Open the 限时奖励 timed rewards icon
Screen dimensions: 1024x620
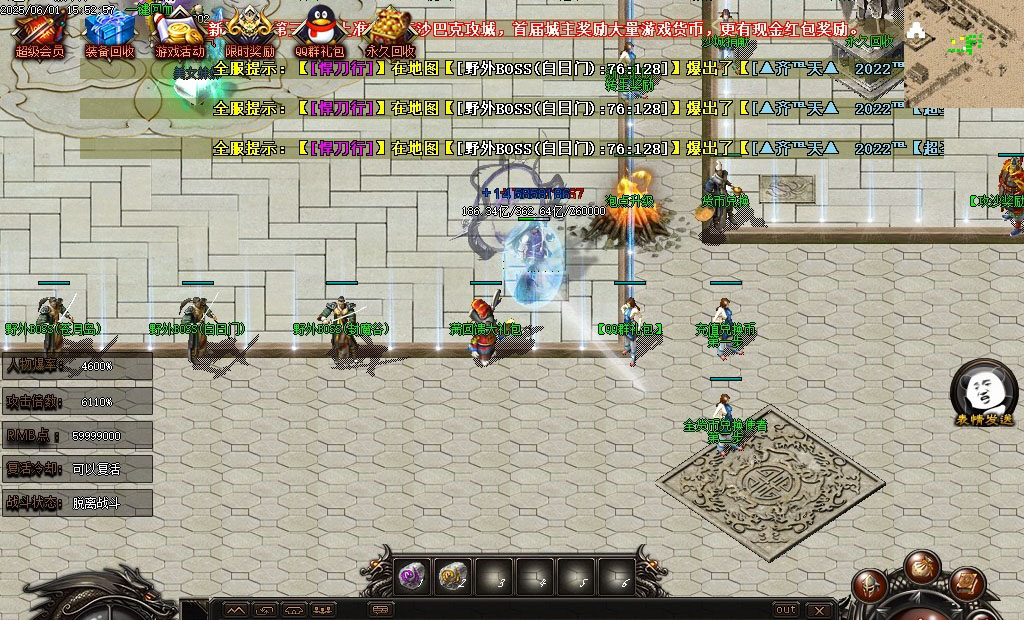(x=249, y=28)
